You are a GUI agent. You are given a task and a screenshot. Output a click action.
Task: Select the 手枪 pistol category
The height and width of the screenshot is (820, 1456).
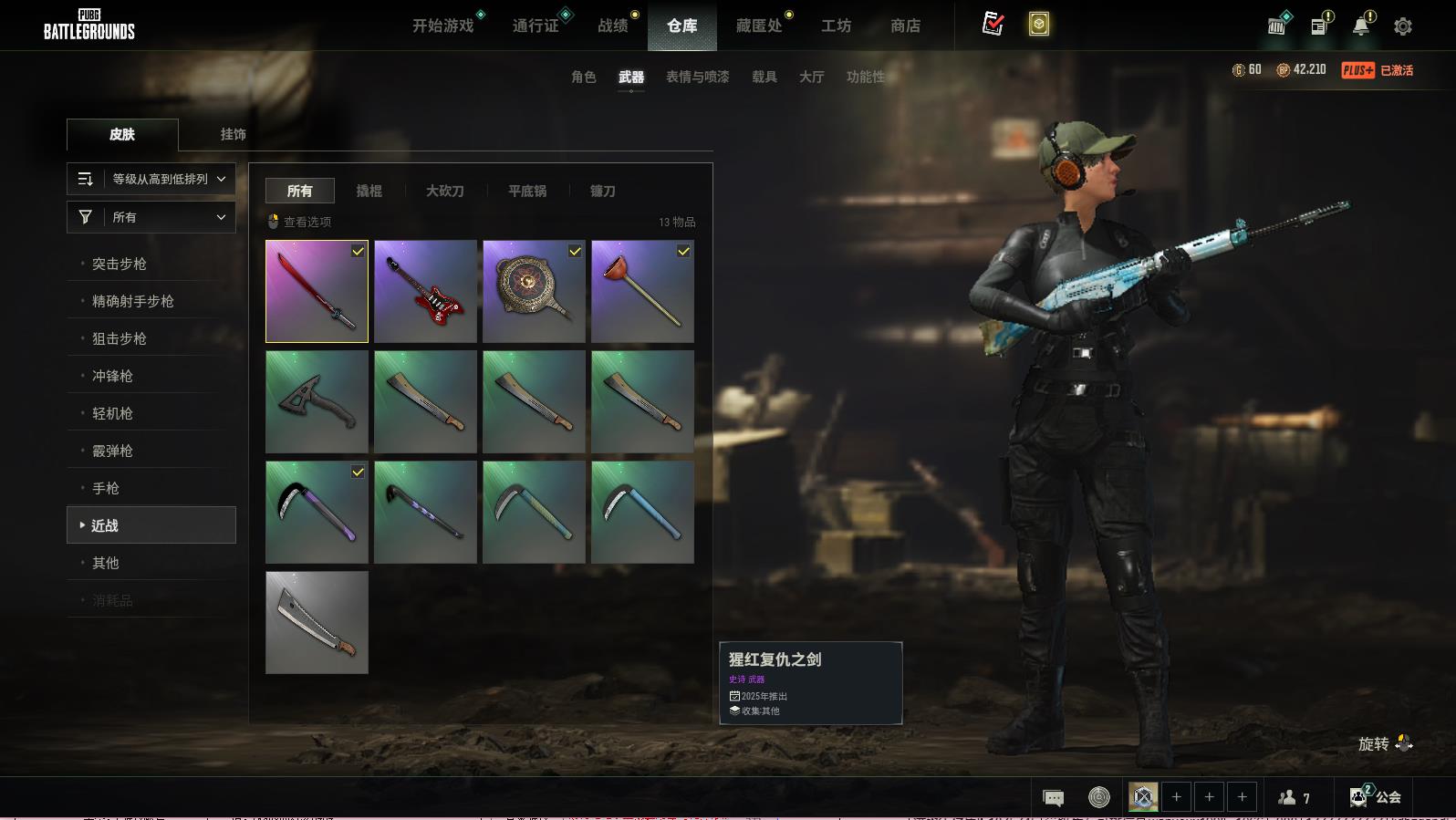coord(106,488)
